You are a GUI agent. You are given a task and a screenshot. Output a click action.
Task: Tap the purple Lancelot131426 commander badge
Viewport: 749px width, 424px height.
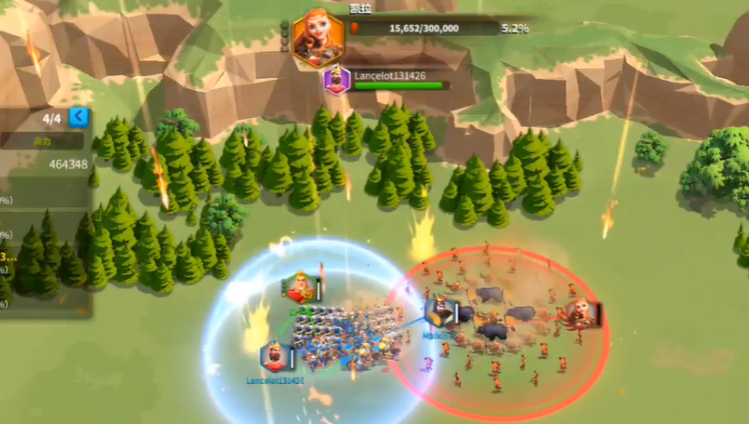click(x=336, y=80)
